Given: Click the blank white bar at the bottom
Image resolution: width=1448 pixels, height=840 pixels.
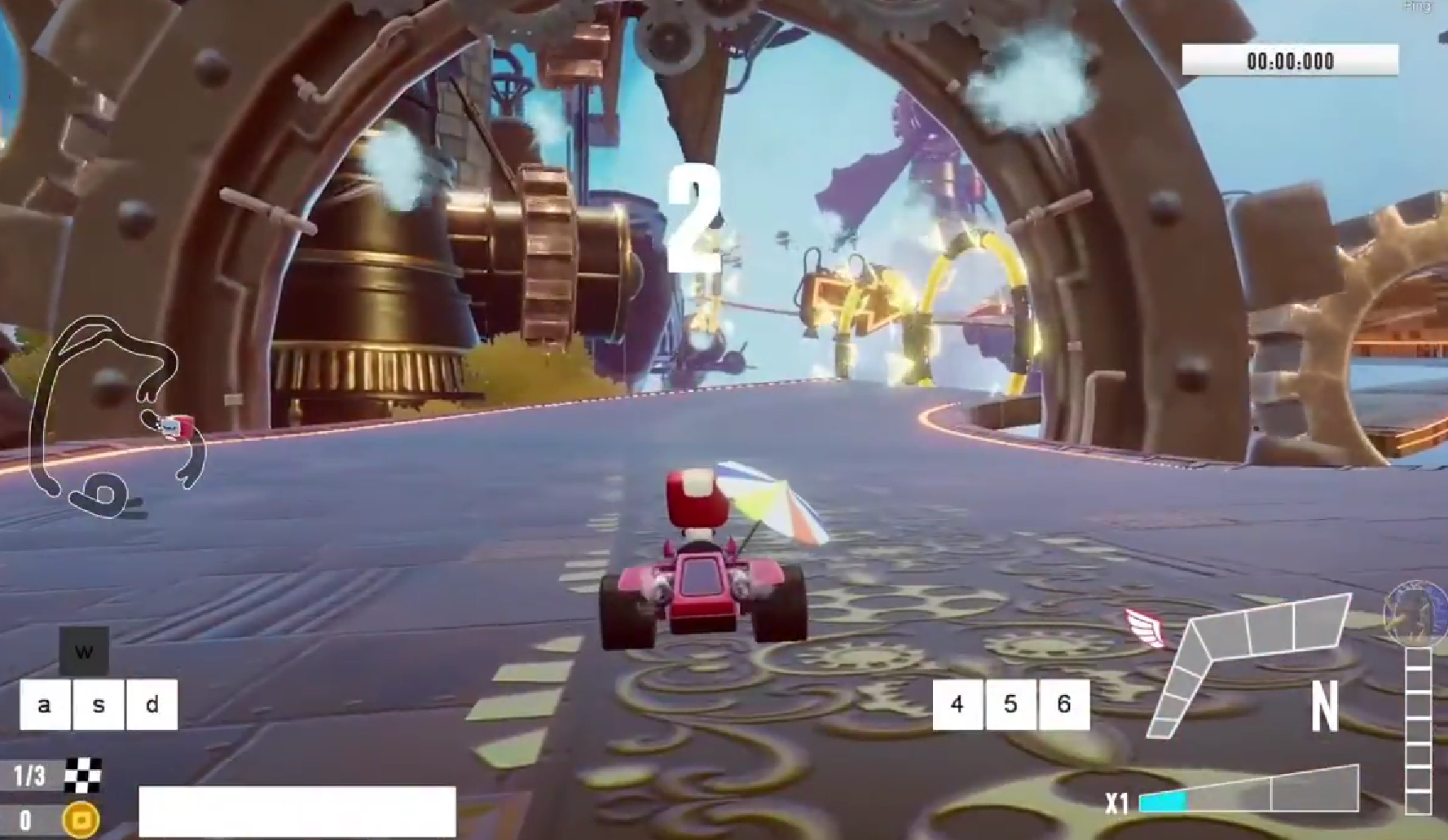Looking at the screenshot, I should (x=297, y=811).
